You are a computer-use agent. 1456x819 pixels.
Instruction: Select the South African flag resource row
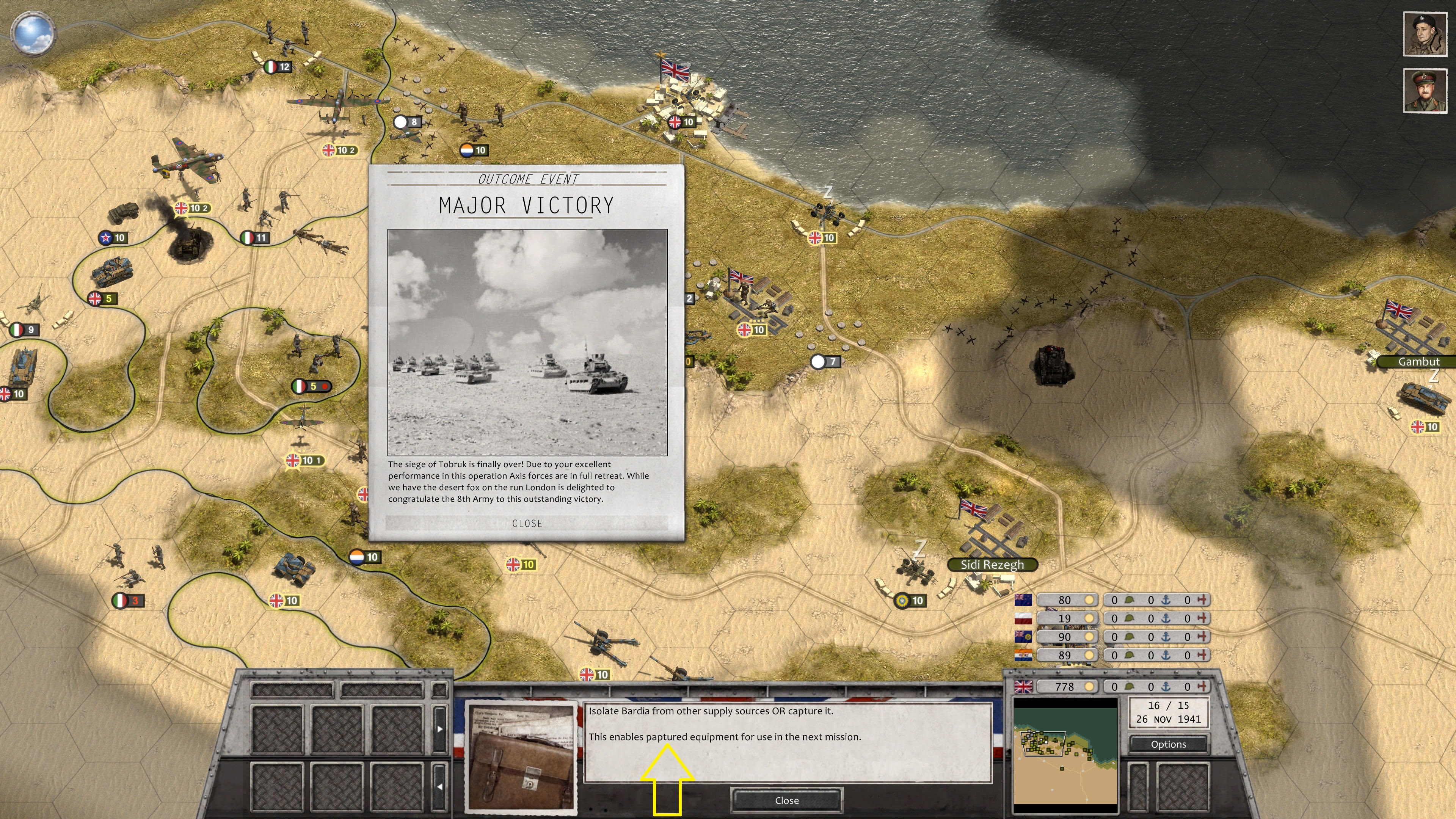[1023, 655]
